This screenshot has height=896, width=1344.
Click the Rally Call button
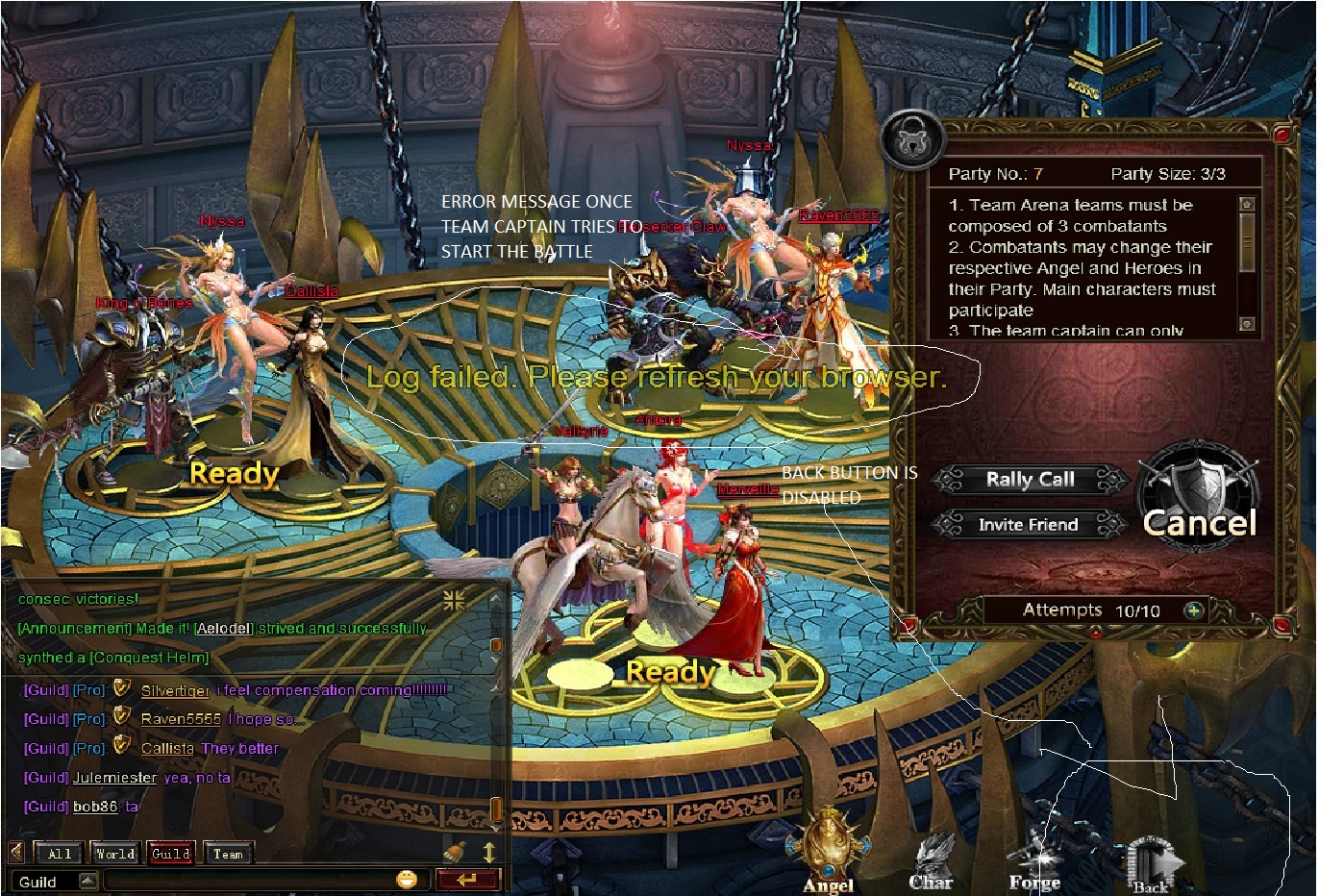[x=1030, y=479]
